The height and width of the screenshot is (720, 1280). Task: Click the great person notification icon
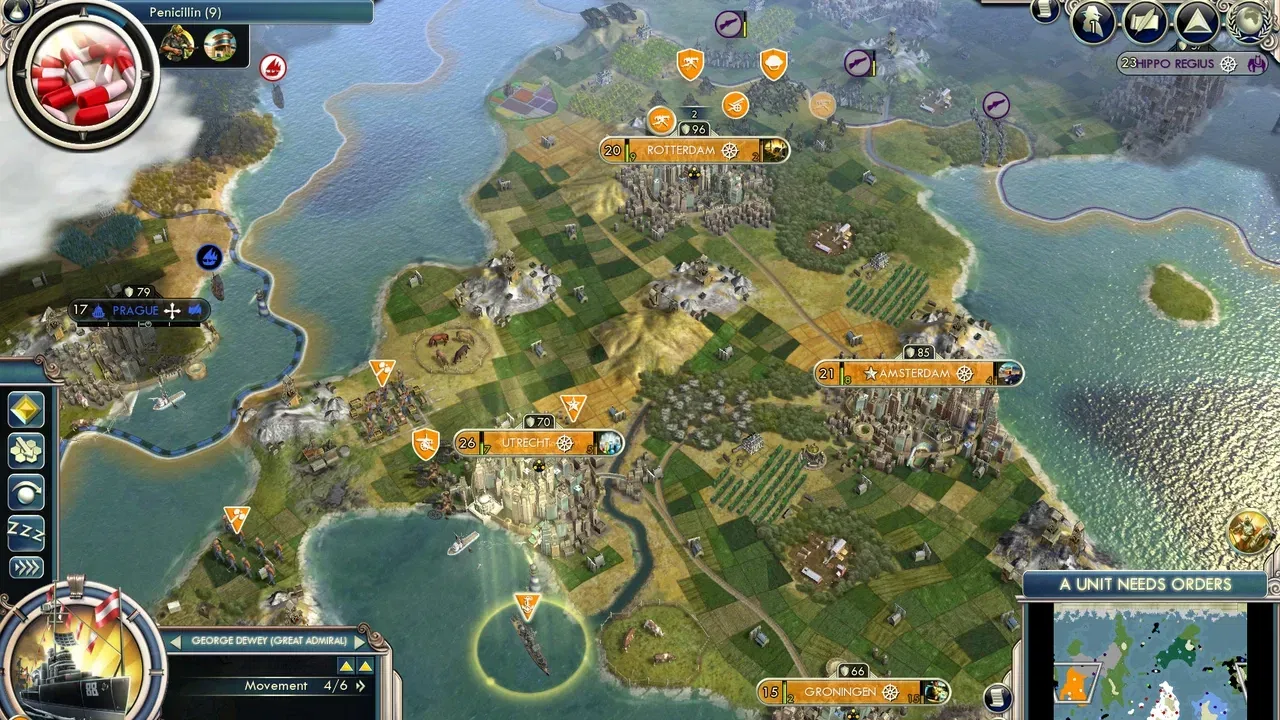click(1250, 531)
